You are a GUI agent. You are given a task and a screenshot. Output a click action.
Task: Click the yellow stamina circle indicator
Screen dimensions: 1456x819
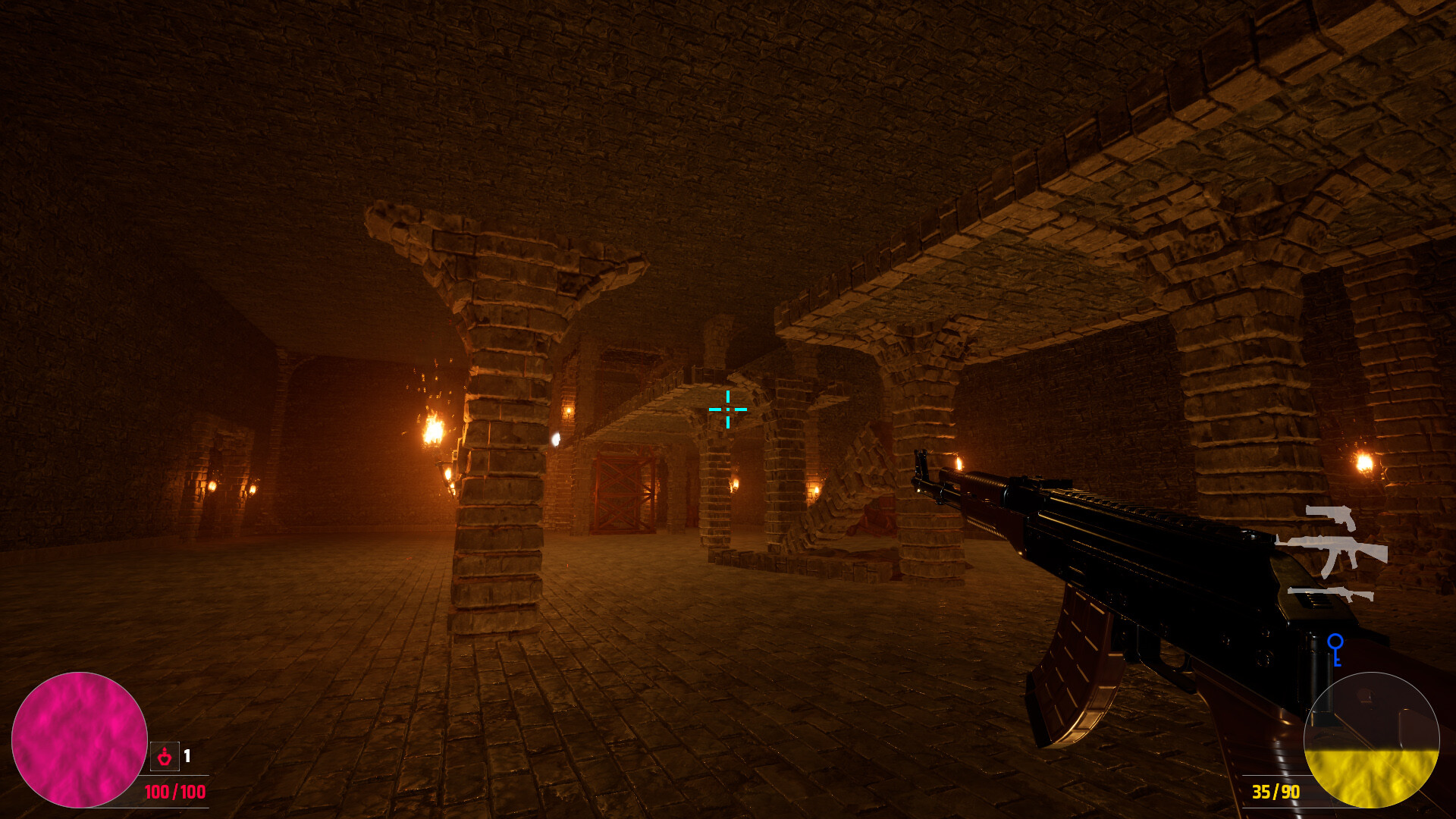[x=1373, y=739]
